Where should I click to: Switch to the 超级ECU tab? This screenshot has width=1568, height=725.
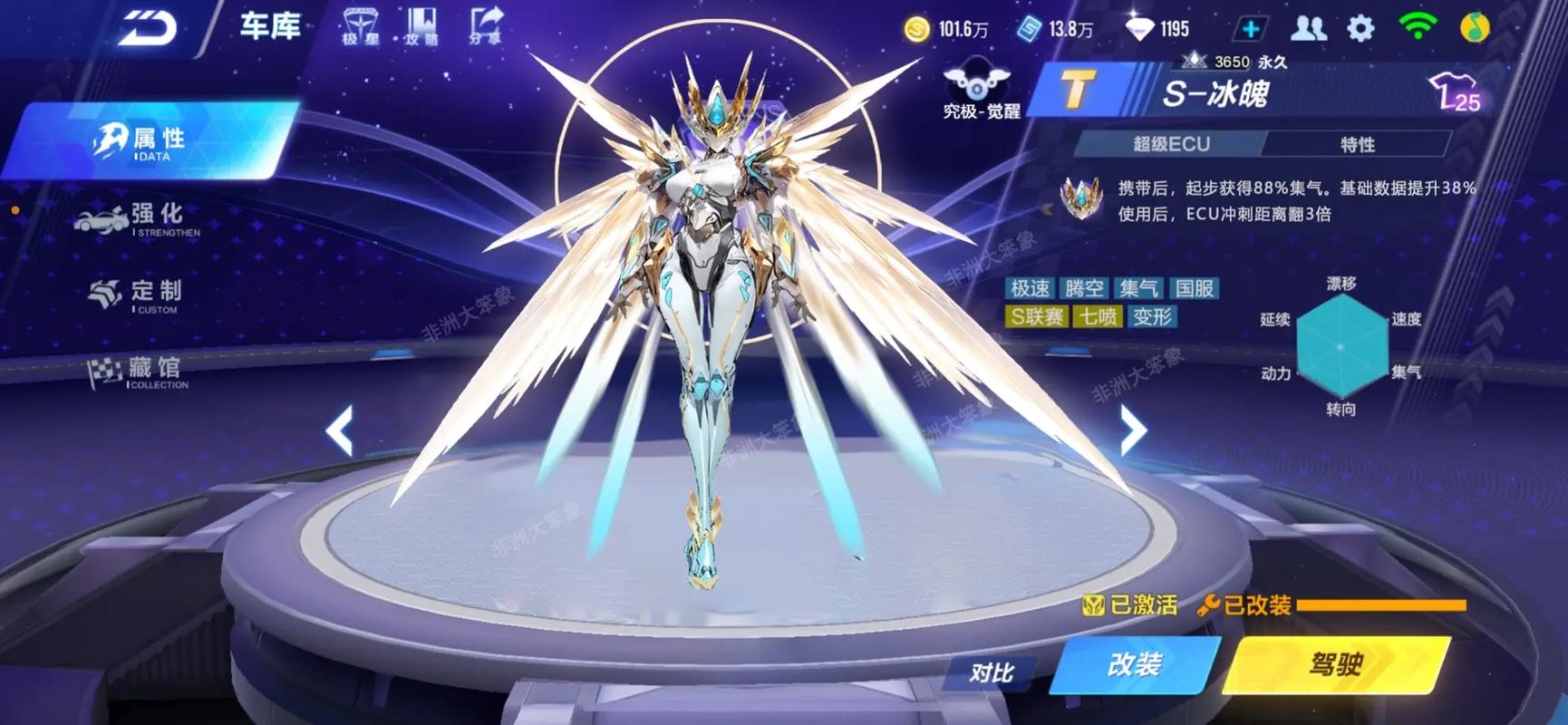click(1171, 144)
